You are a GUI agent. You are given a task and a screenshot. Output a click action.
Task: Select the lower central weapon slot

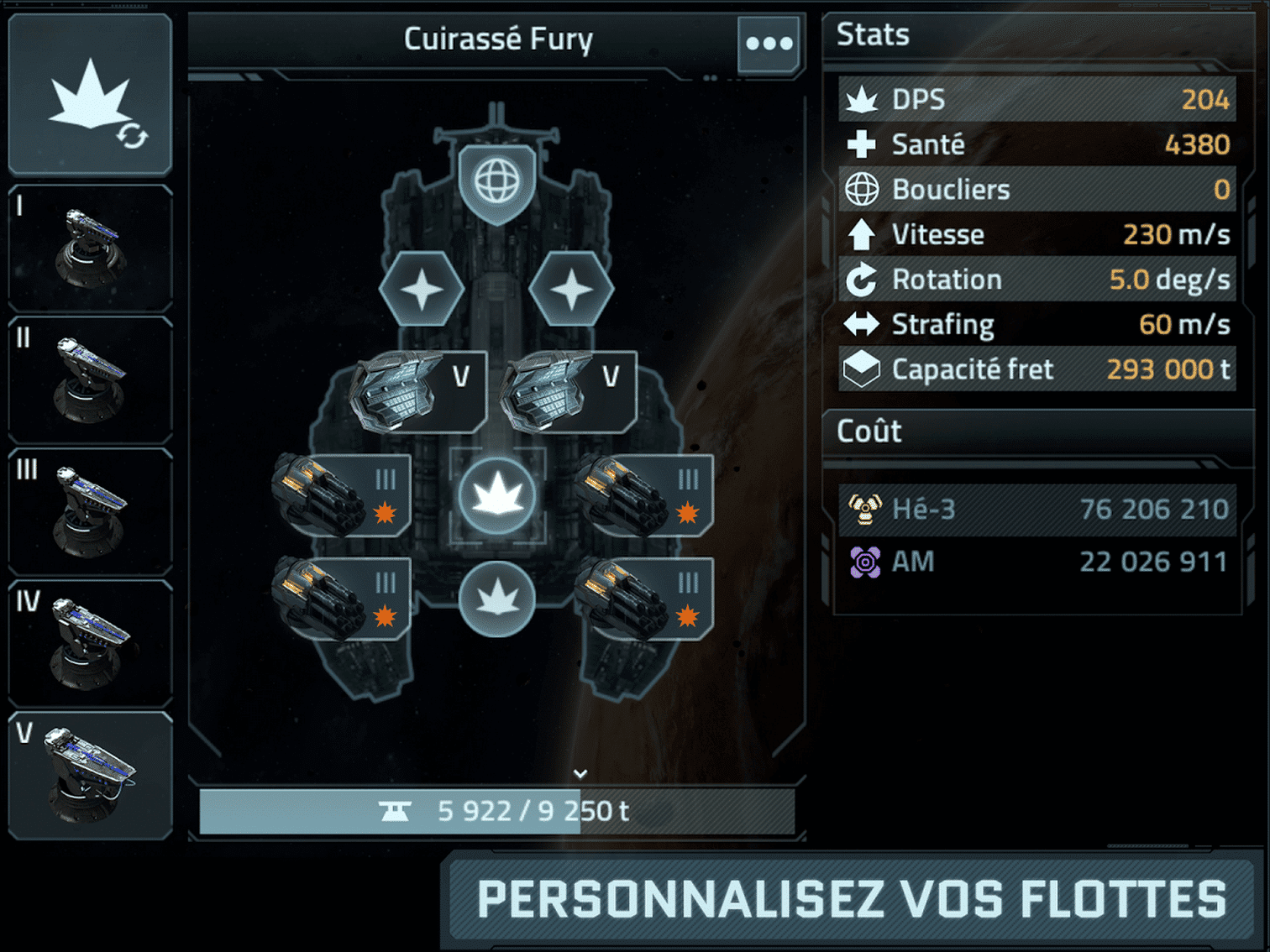[x=497, y=599]
